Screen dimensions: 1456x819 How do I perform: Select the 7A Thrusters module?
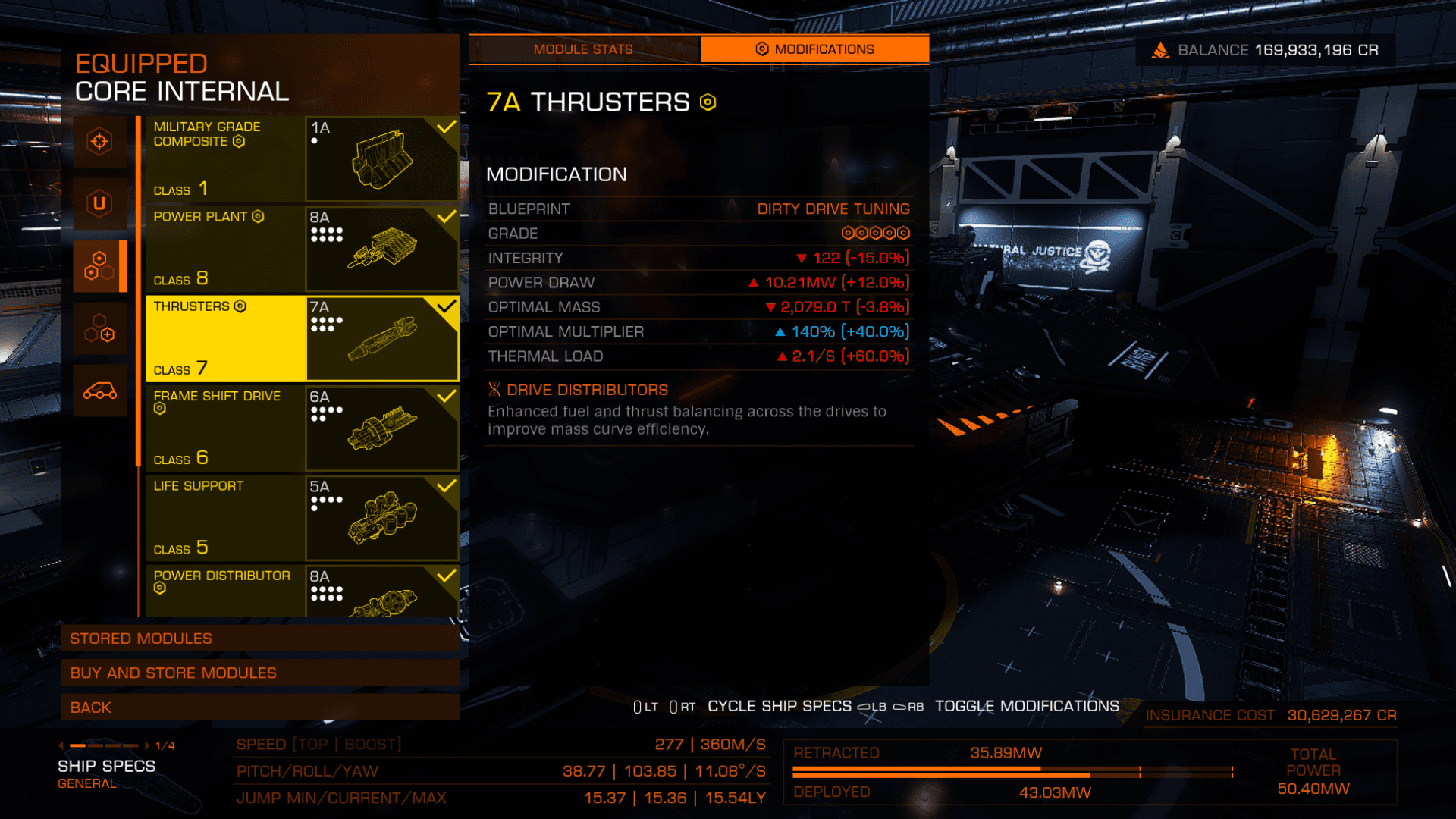pyautogui.click(x=302, y=338)
